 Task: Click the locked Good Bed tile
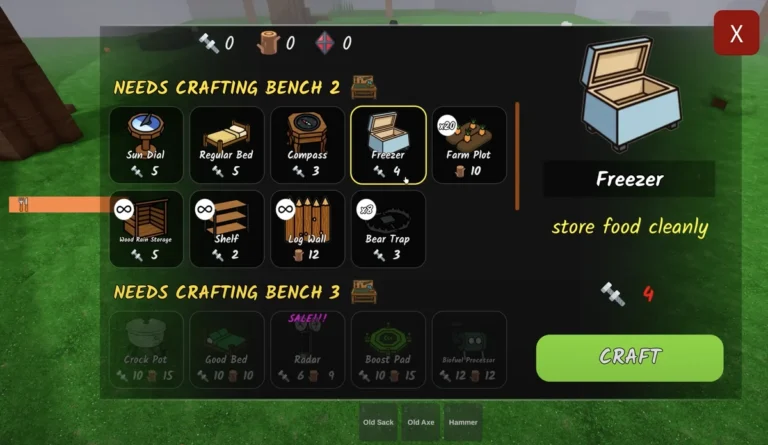(227, 349)
